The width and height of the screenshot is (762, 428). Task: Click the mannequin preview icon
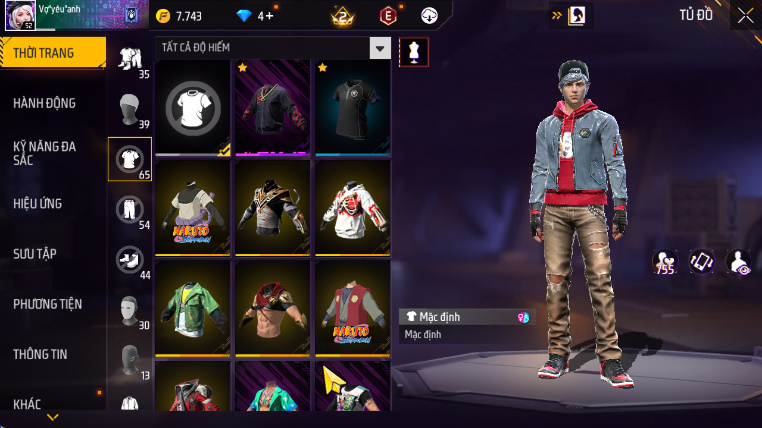413,53
